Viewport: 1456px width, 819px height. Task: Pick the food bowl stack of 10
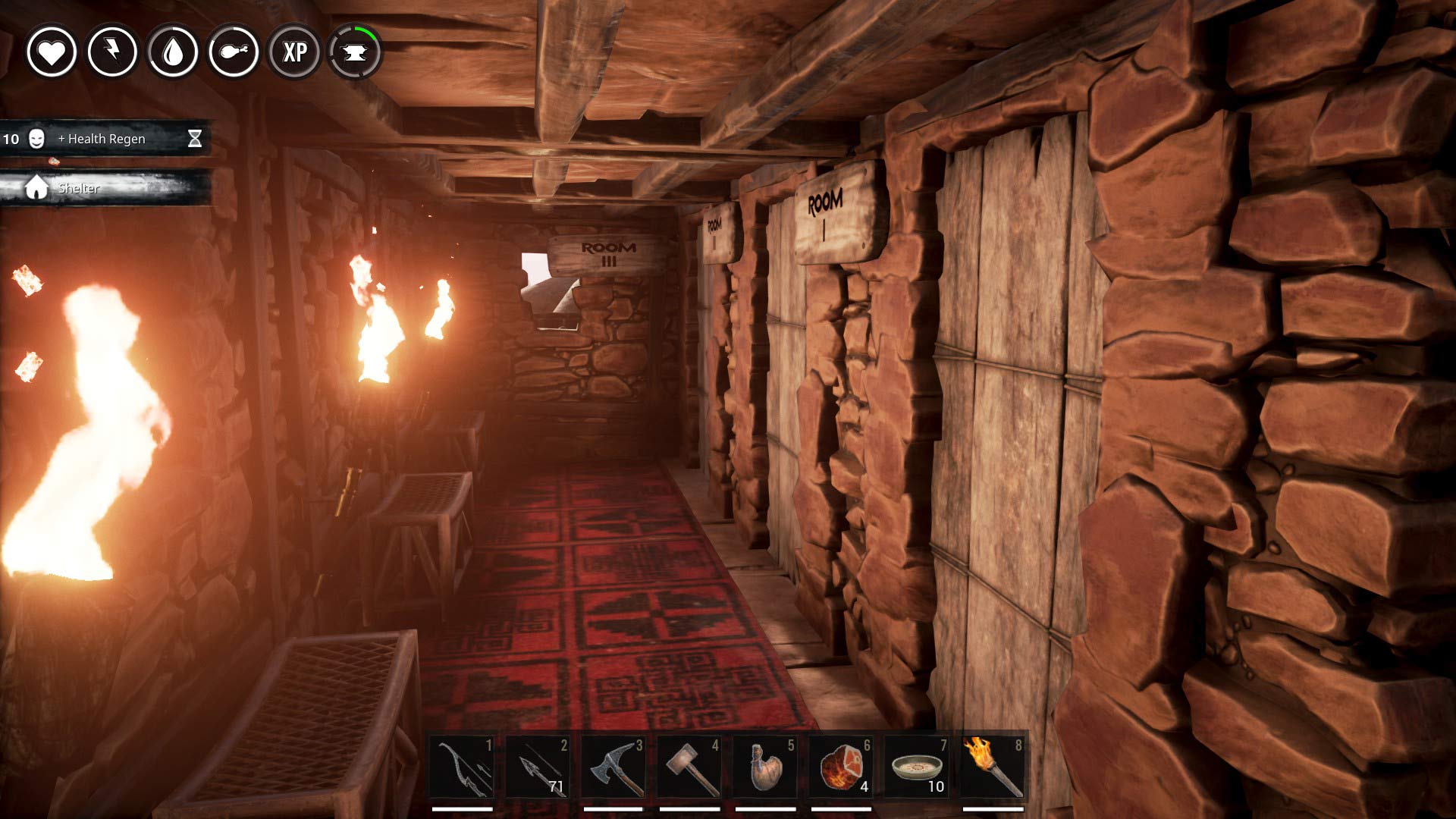click(917, 767)
